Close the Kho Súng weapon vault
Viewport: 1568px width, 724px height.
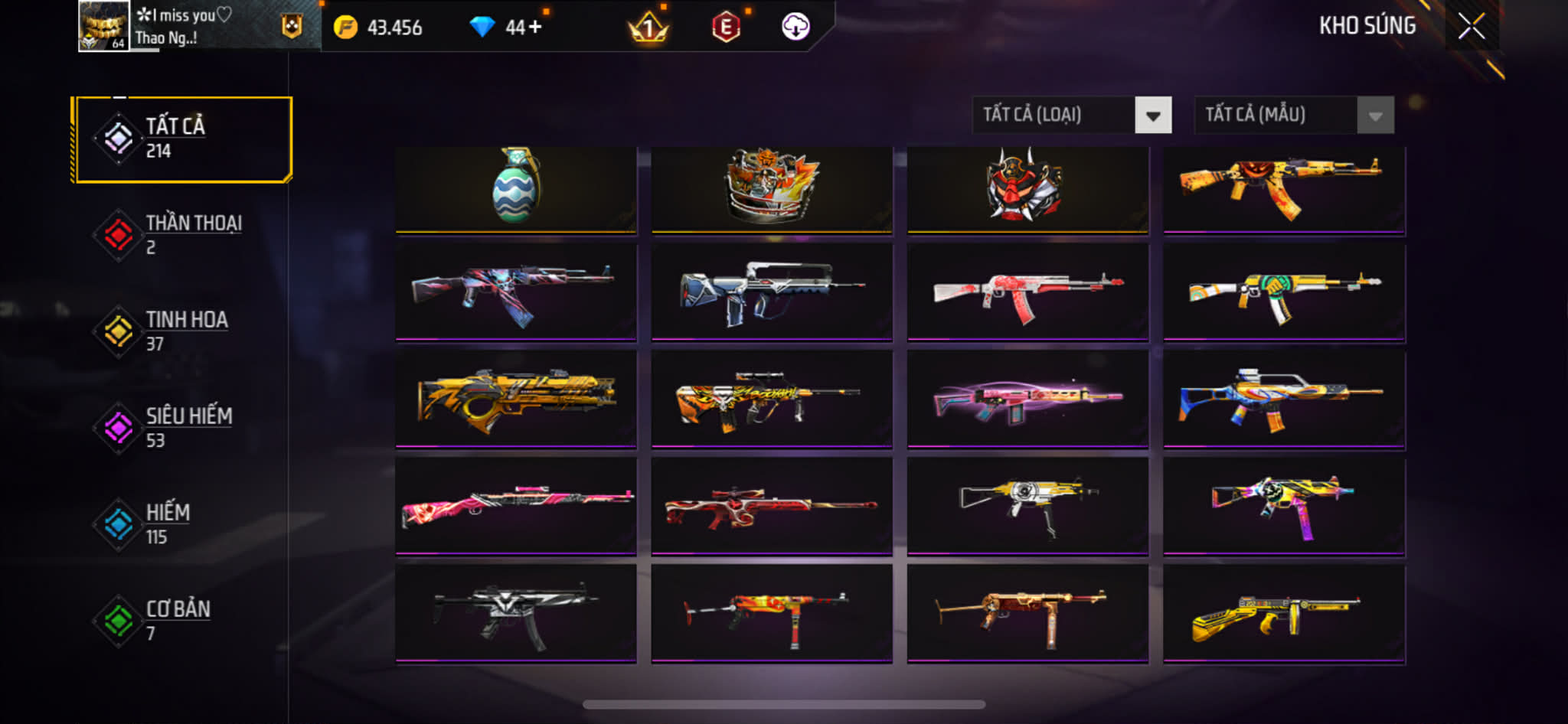[1471, 27]
